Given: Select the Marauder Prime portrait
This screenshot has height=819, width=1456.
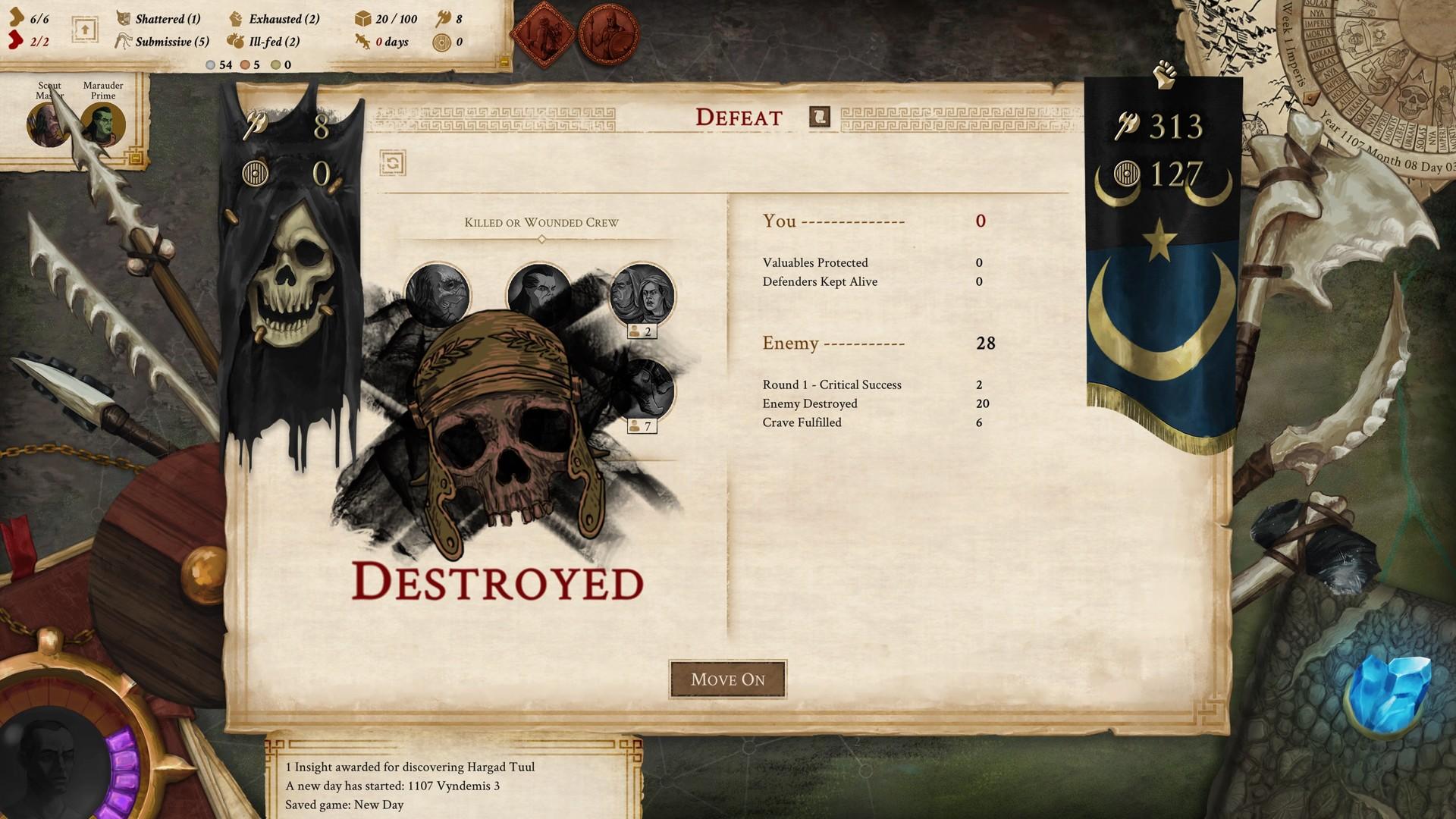Looking at the screenshot, I should point(103,124).
